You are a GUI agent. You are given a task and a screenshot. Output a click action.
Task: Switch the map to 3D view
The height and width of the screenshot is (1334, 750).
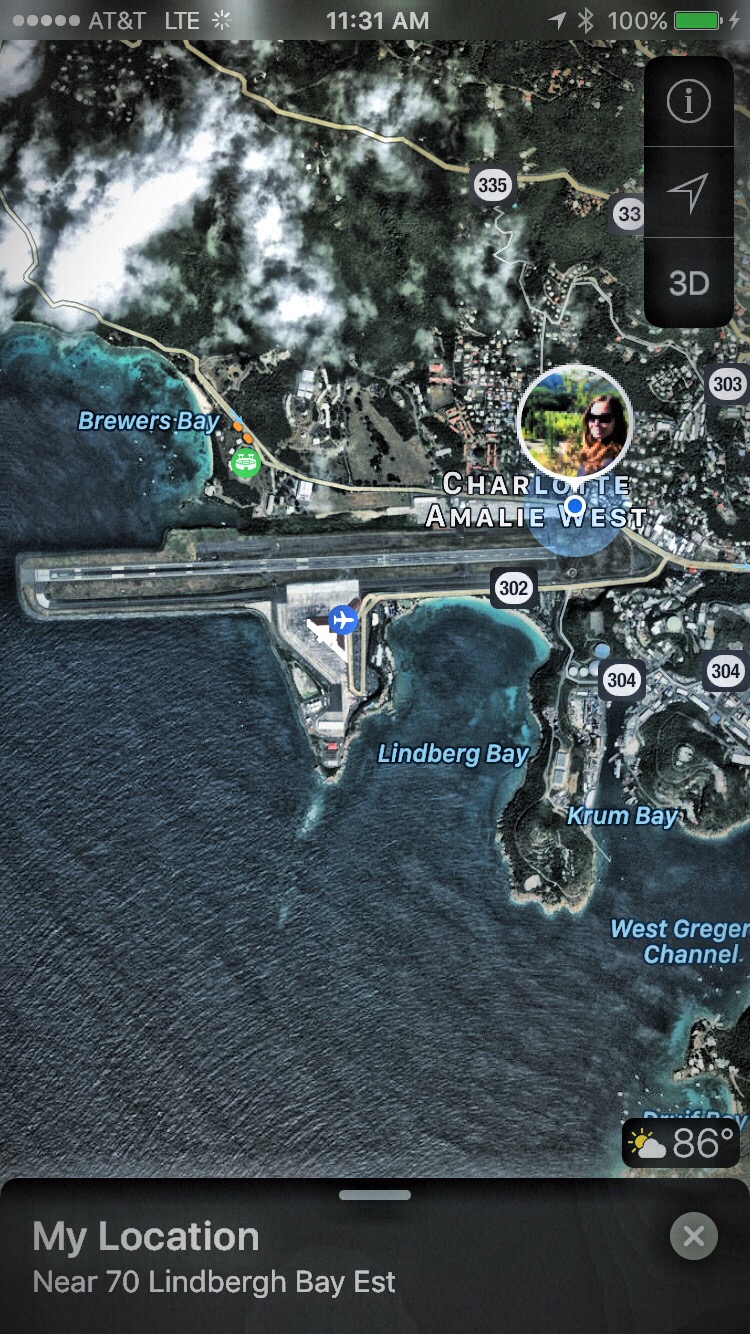689,283
